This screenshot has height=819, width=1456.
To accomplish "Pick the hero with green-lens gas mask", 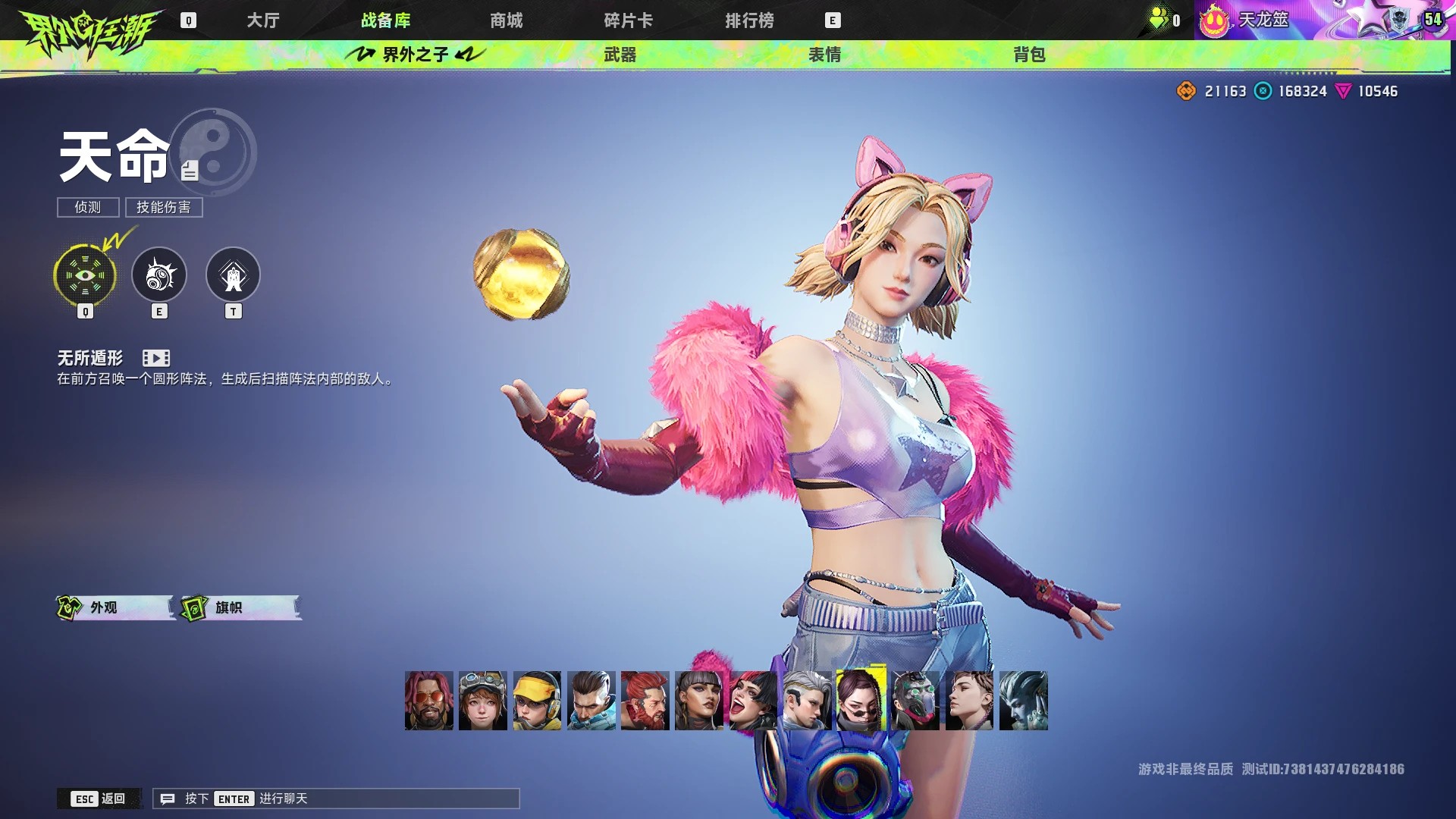I will point(915,701).
